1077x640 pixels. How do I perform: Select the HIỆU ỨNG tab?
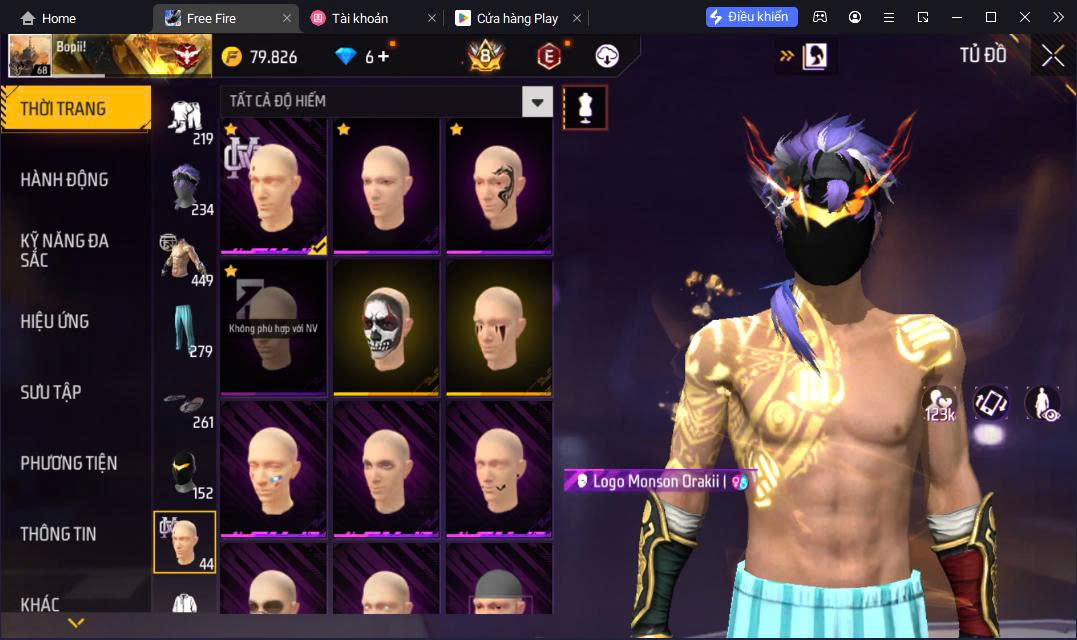coord(55,321)
